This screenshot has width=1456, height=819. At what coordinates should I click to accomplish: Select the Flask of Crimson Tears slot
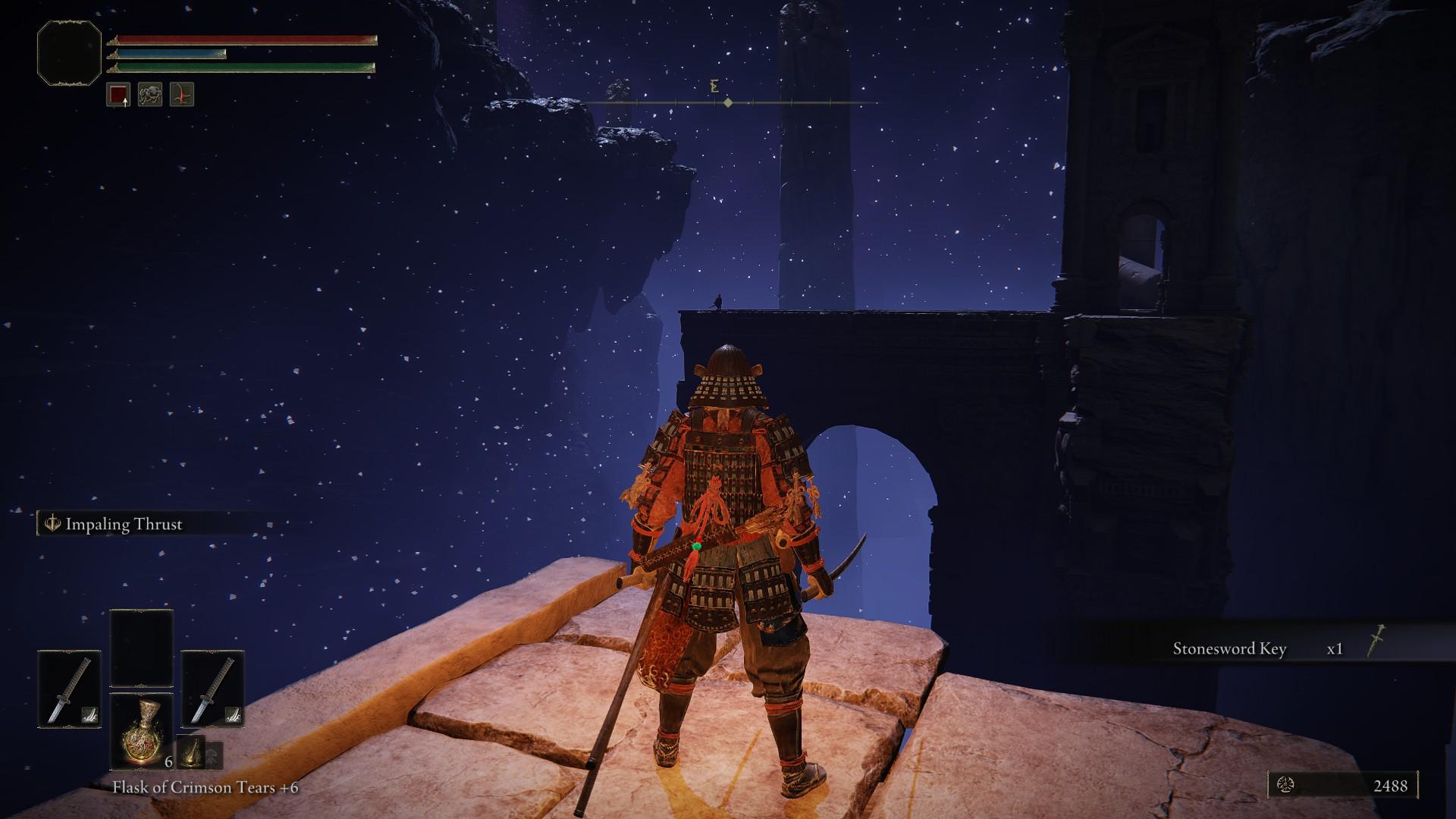coord(141,731)
